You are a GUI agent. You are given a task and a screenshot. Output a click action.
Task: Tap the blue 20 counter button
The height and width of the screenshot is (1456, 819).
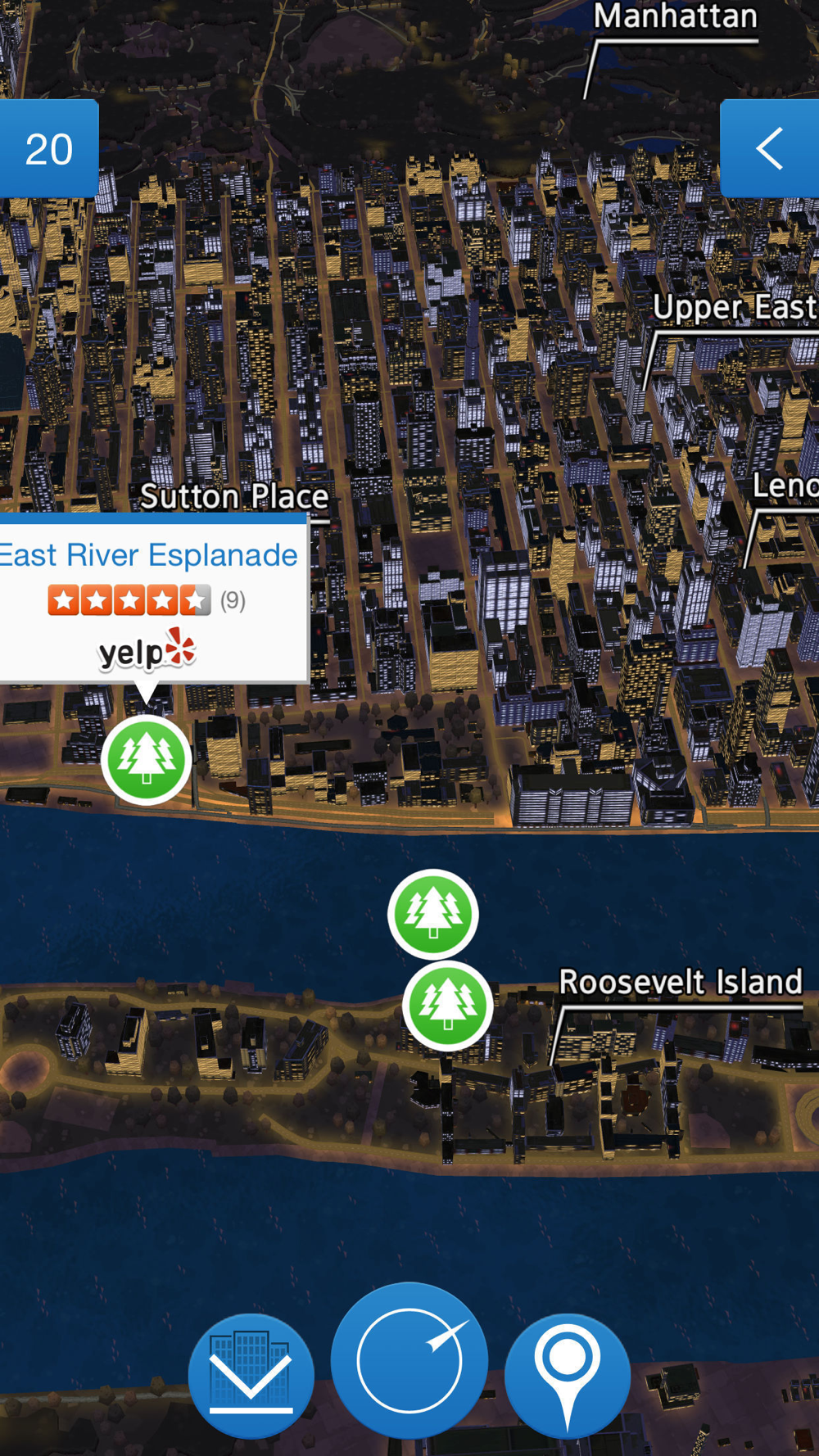pos(49,148)
